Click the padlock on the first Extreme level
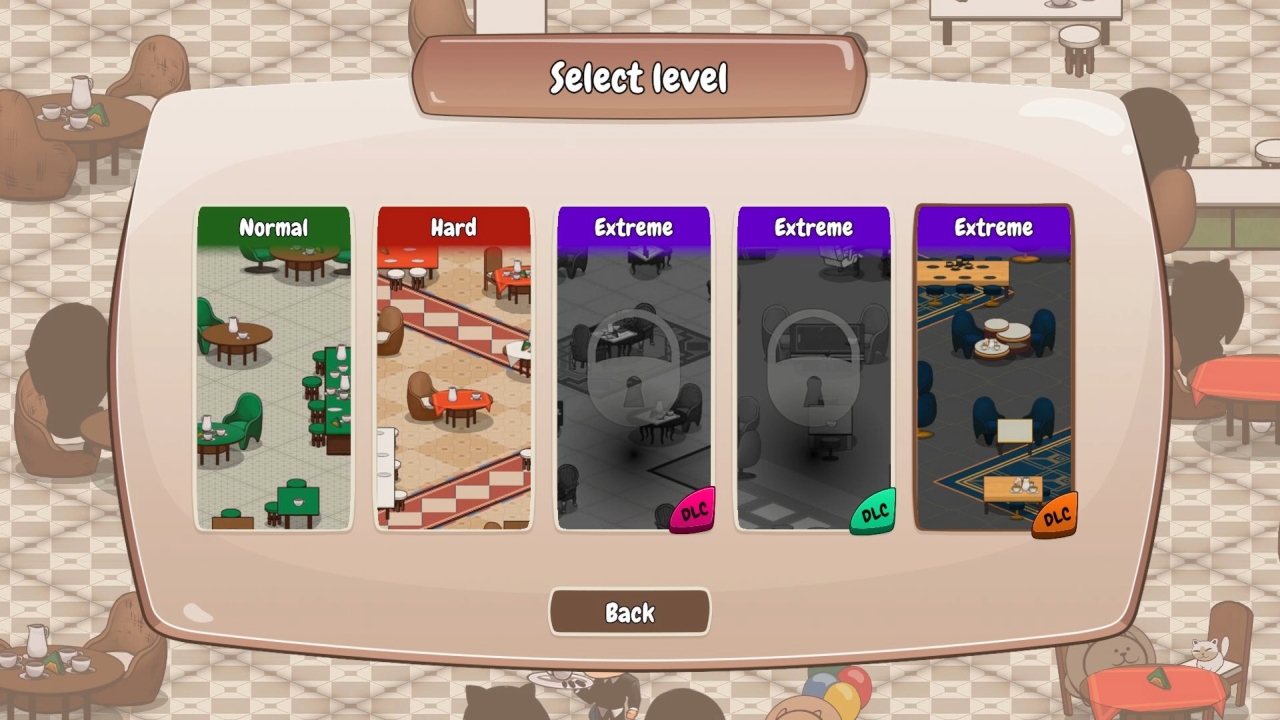 coord(633,372)
